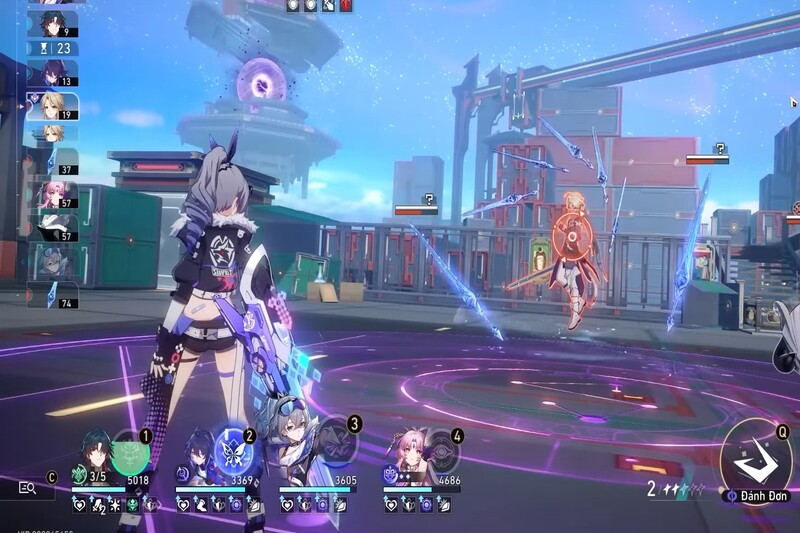The image size is (800, 533).
Task: Select the sword turn-order entry marked 37
Action: (52, 160)
